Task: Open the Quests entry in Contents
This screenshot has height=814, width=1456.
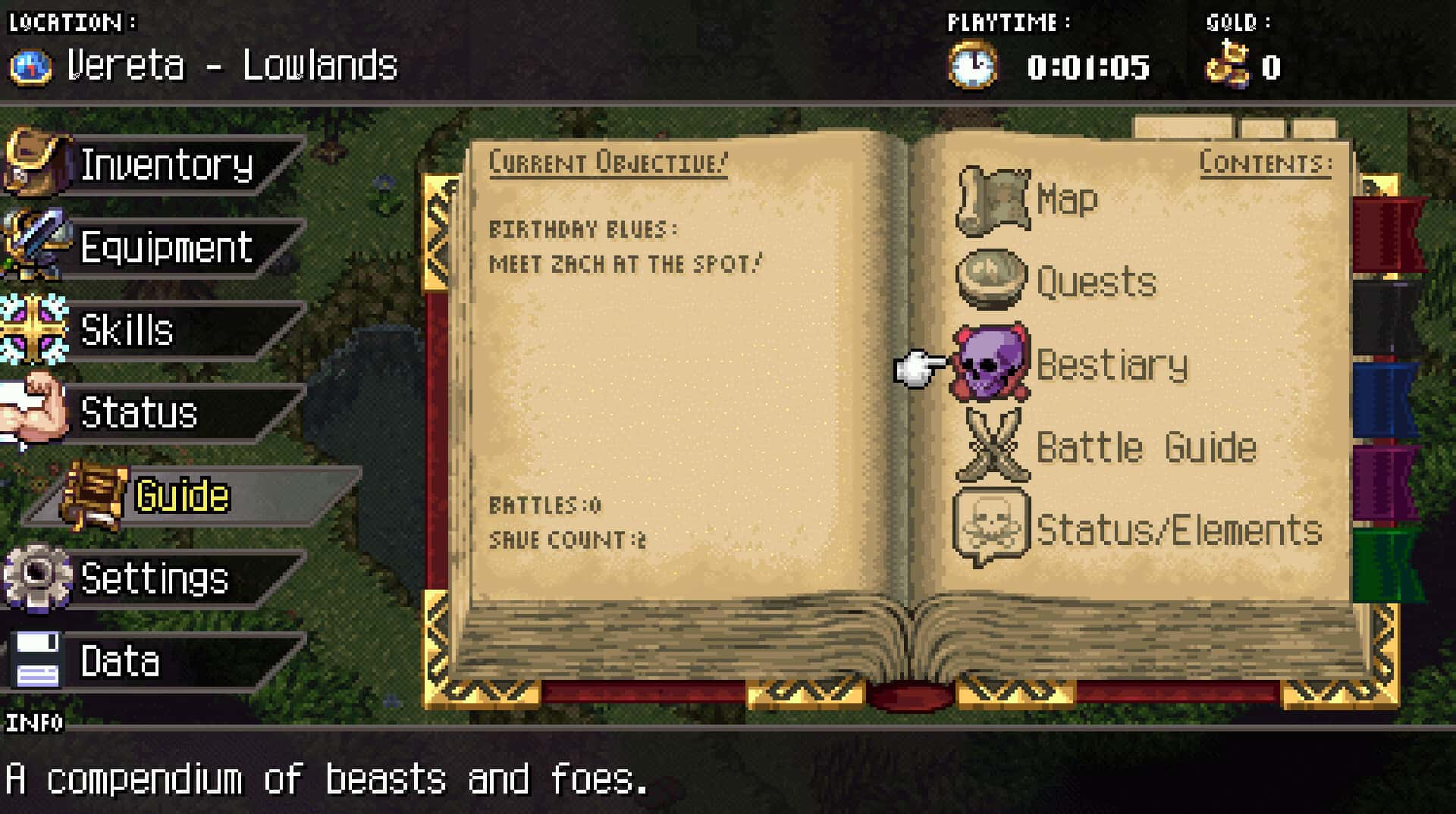Action: 1096,283
